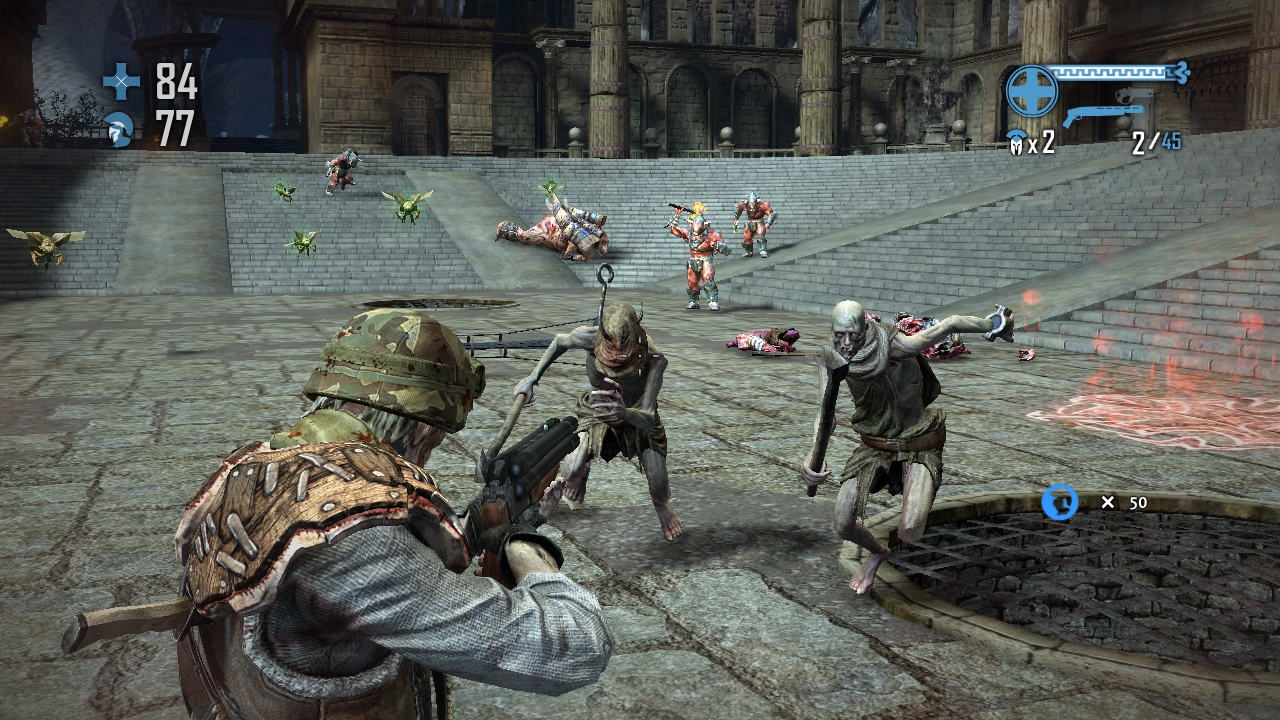Click the Spartan helmet grenade icon

(x=1016, y=142)
